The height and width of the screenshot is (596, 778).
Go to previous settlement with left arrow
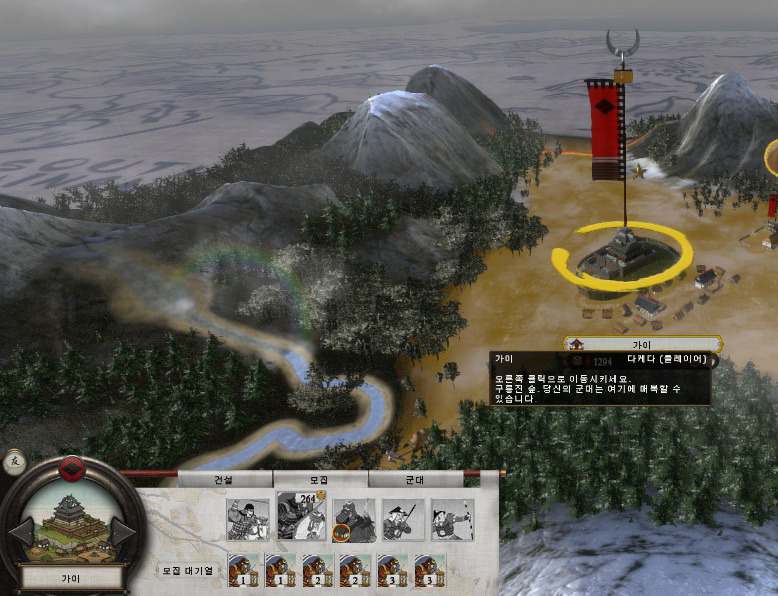point(21,531)
